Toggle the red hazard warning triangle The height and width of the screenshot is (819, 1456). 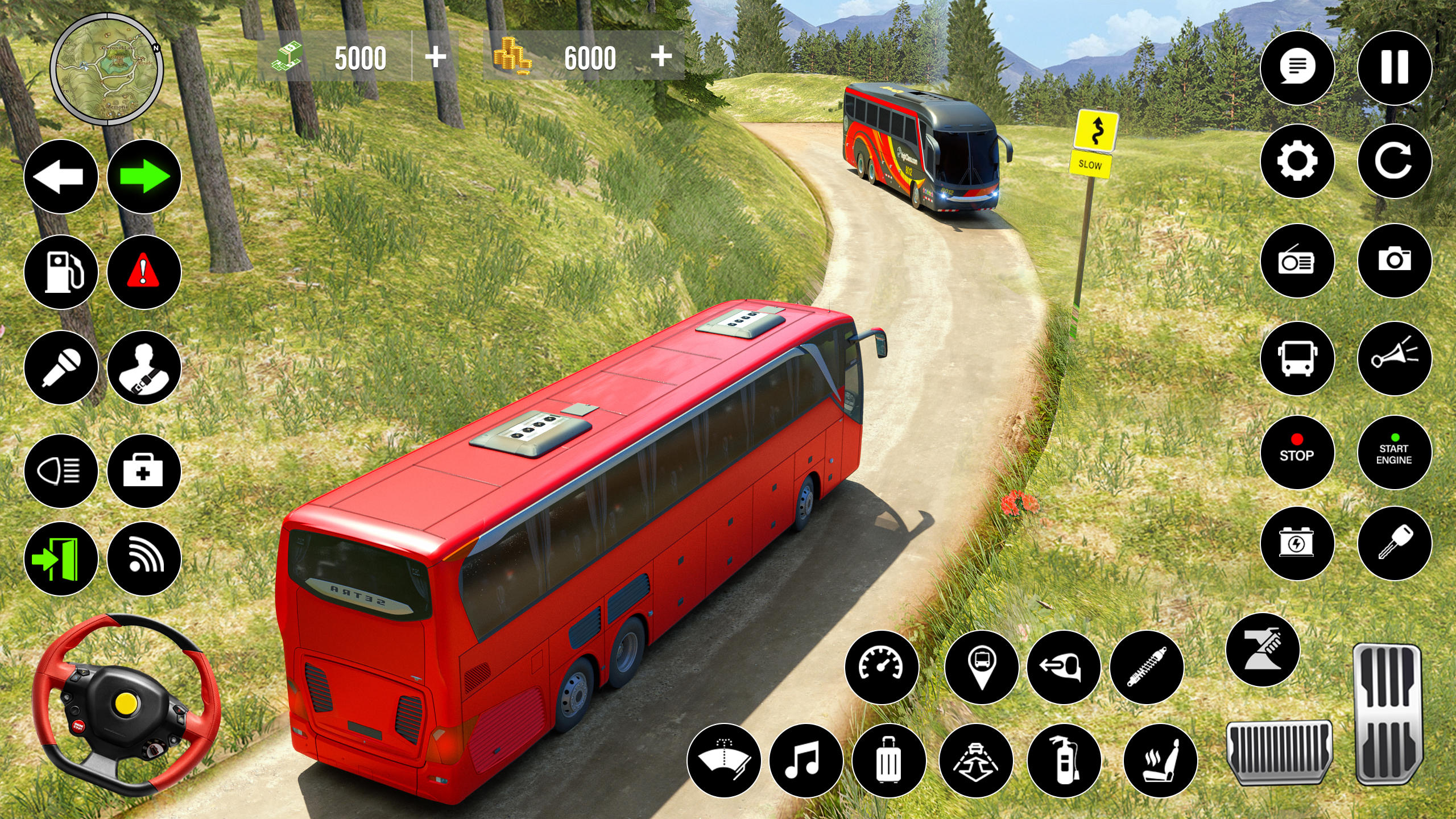(x=144, y=272)
